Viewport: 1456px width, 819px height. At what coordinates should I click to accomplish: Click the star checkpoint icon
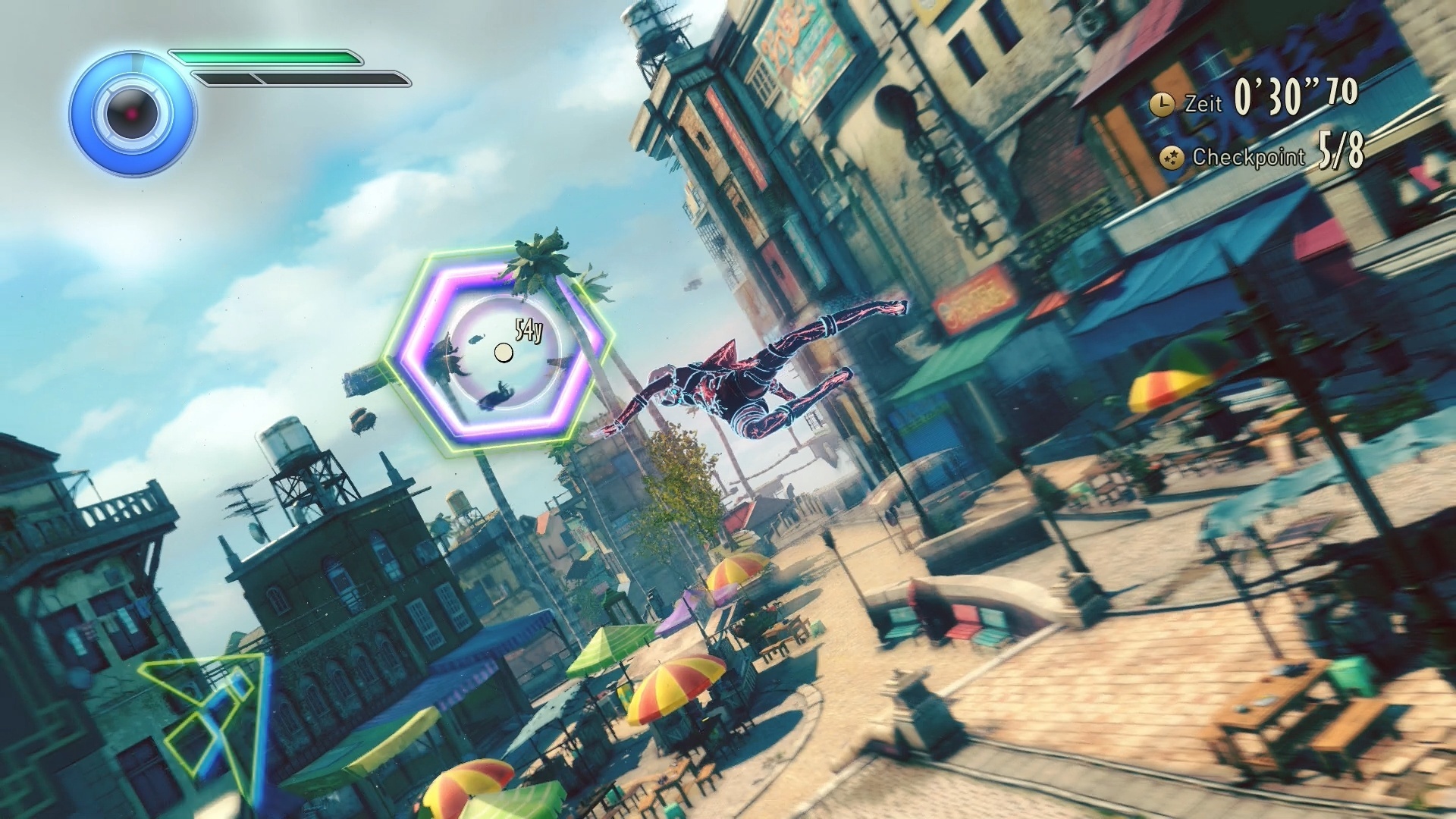coord(1172,157)
